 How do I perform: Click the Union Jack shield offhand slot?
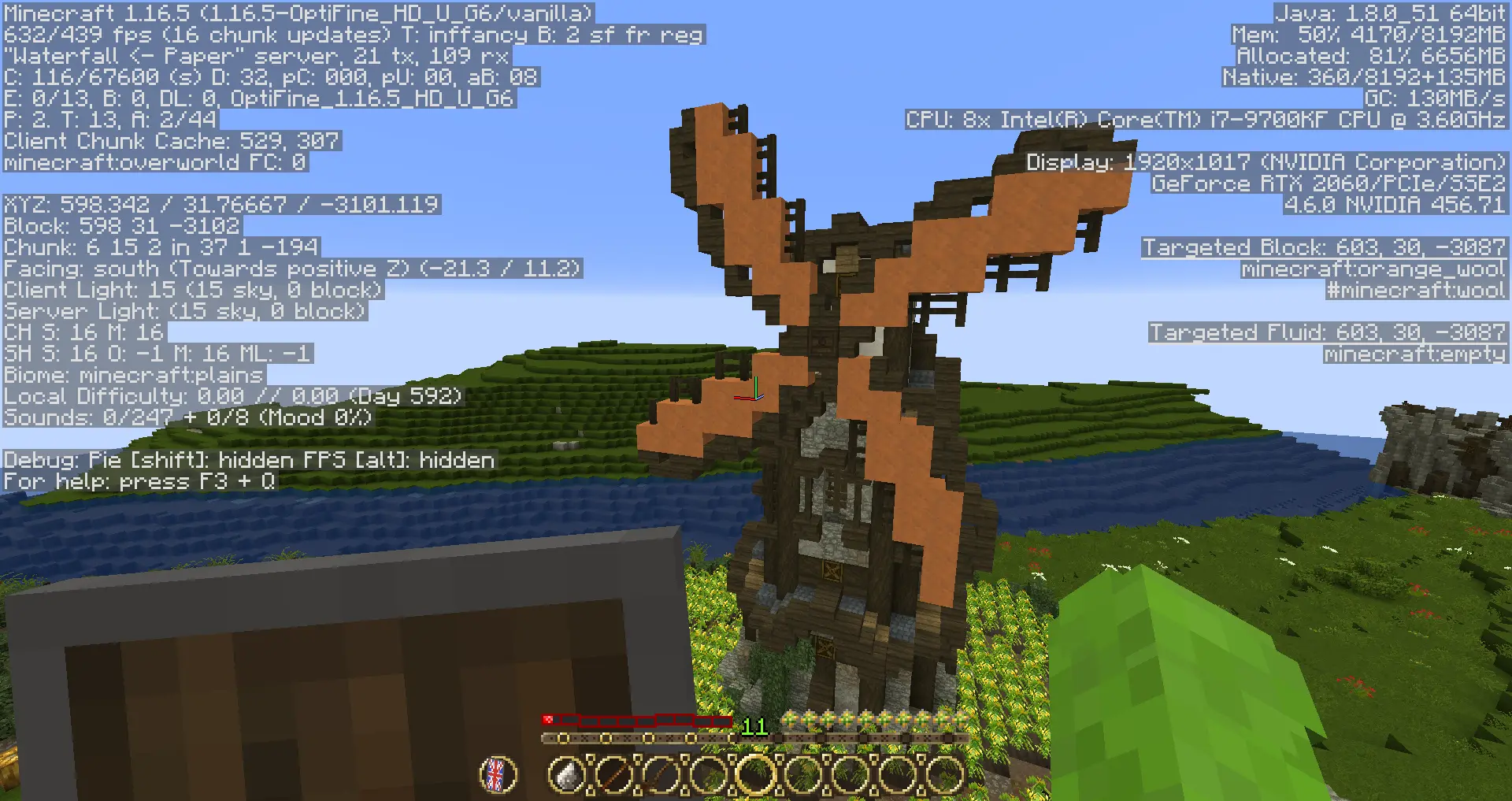[x=498, y=775]
